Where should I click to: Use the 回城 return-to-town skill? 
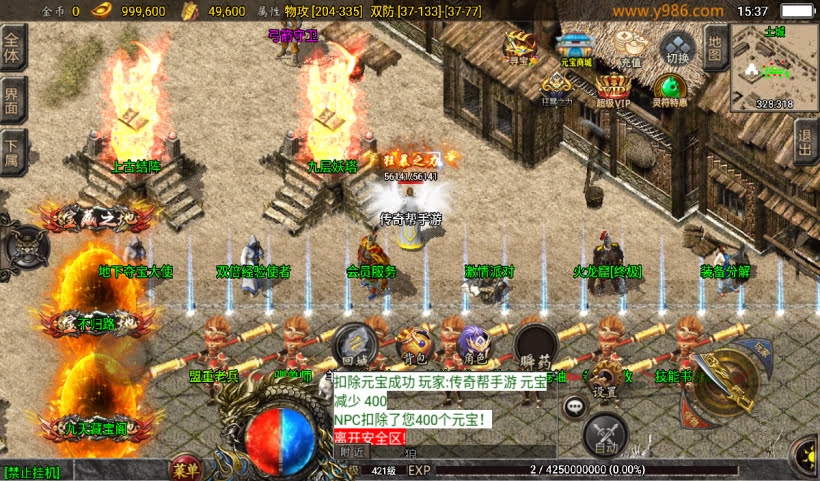(x=355, y=345)
